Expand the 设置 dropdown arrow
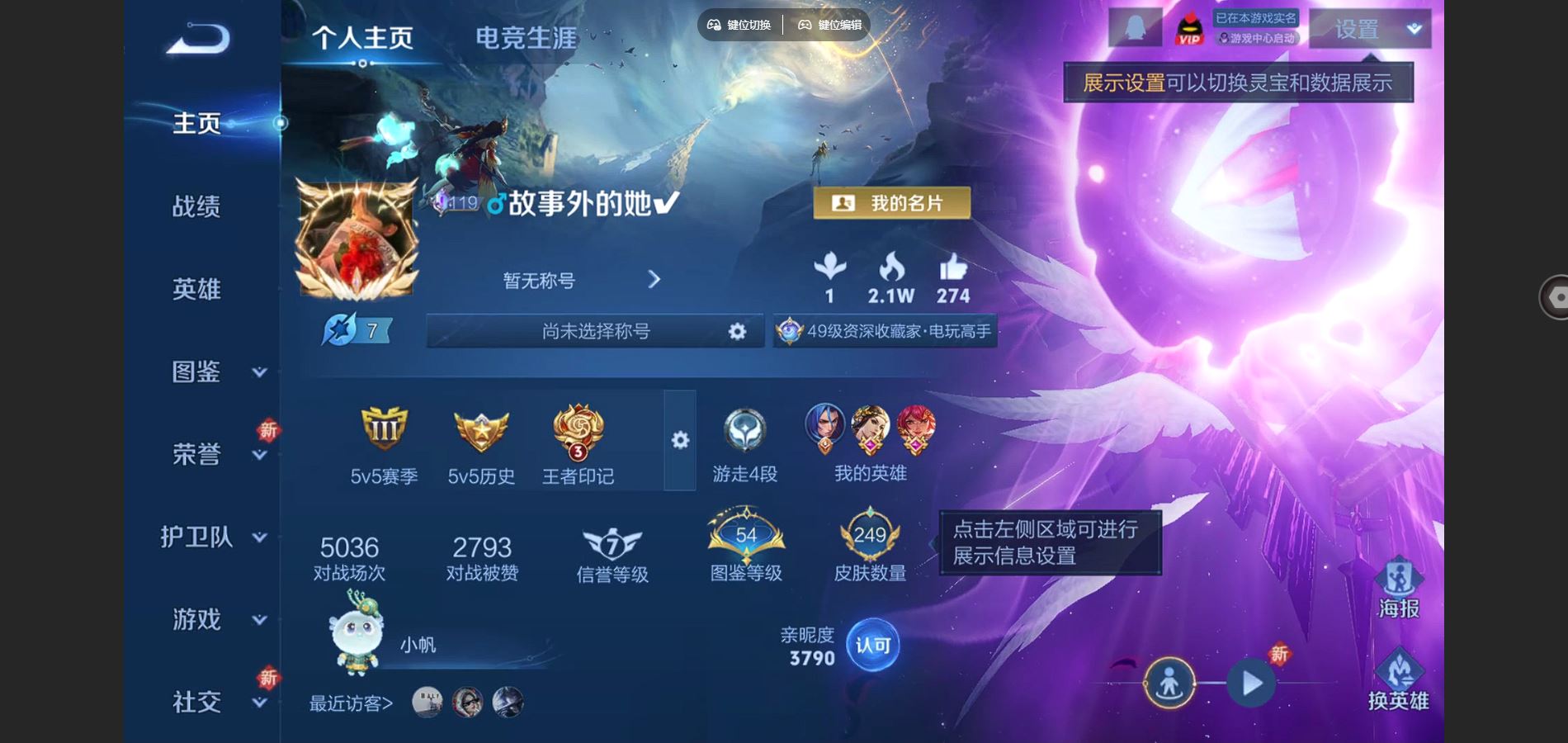Image resolution: width=1568 pixels, height=743 pixels. (x=1413, y=29)
